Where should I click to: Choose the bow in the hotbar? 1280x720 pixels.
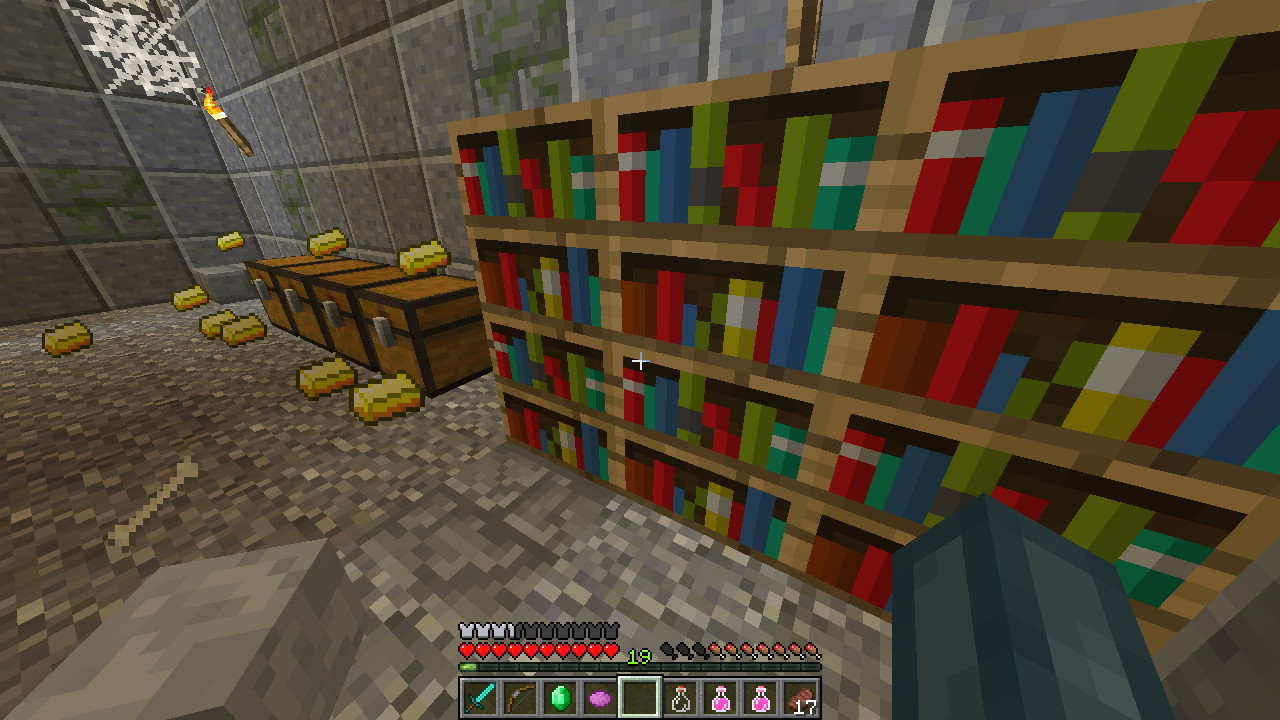coord(520,698)
